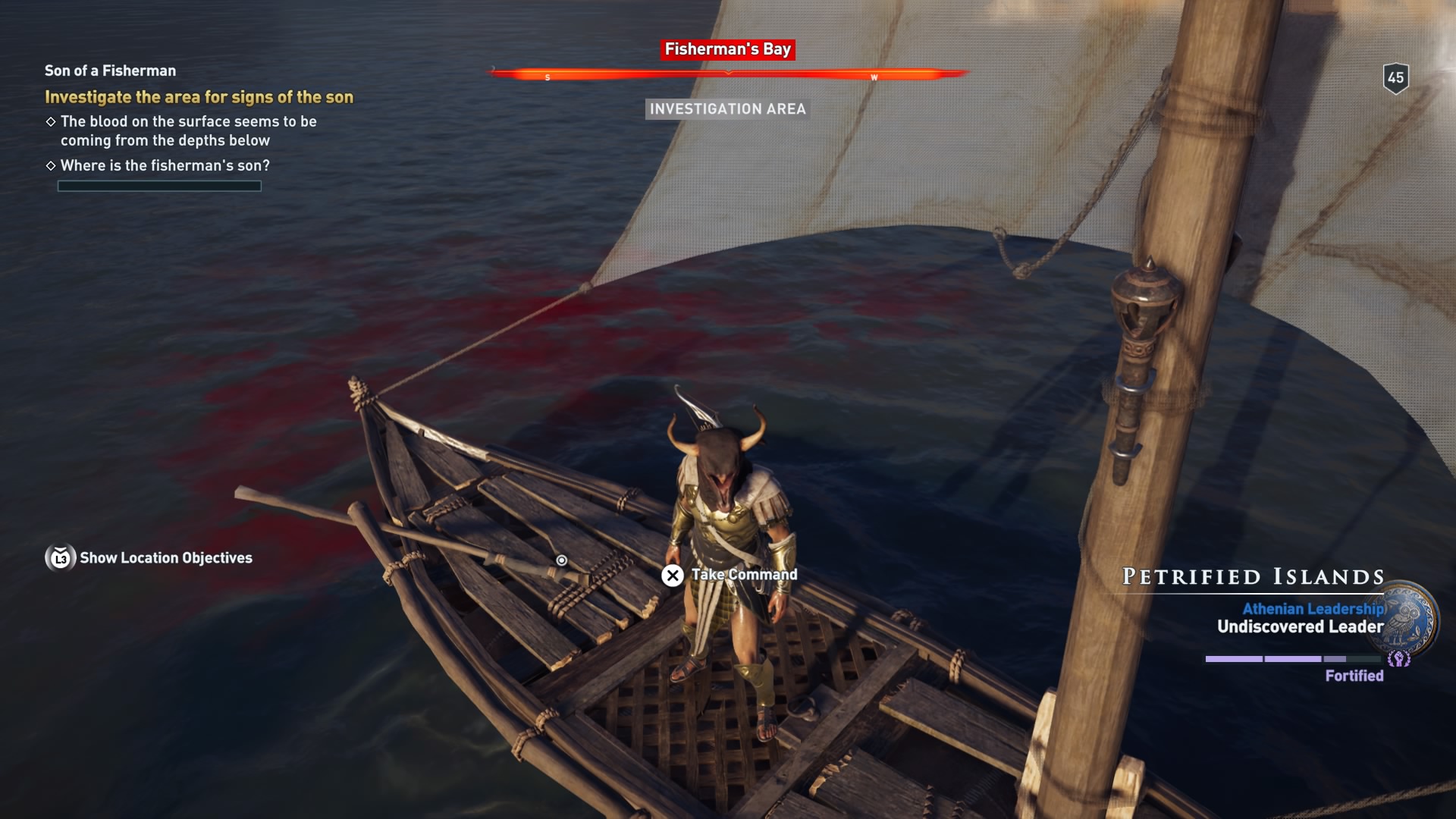
Task: Select the Son of a Fisherman quest tracker
Action: 110,71
